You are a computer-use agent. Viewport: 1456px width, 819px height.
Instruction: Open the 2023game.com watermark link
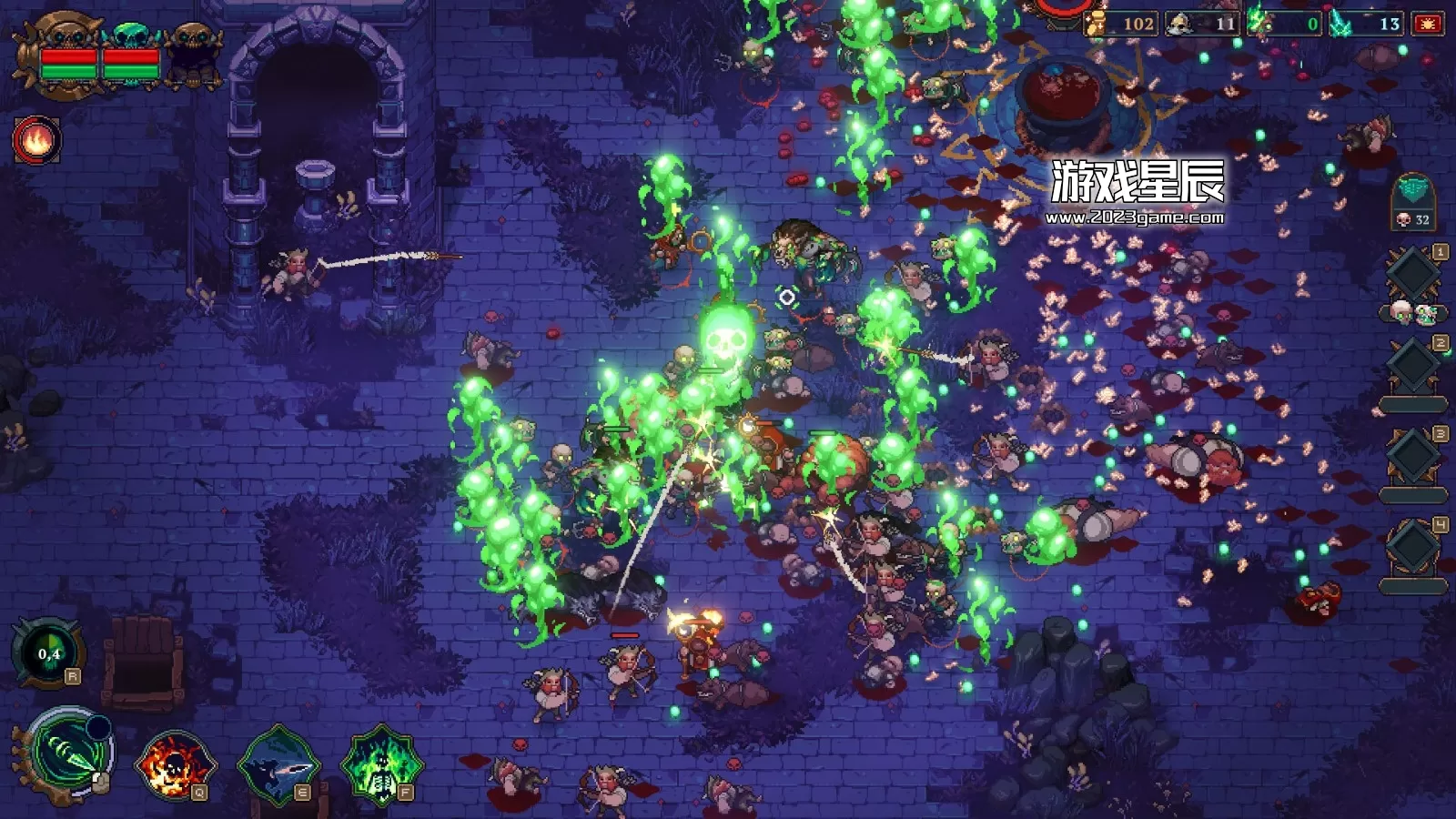pos(1134,217)
